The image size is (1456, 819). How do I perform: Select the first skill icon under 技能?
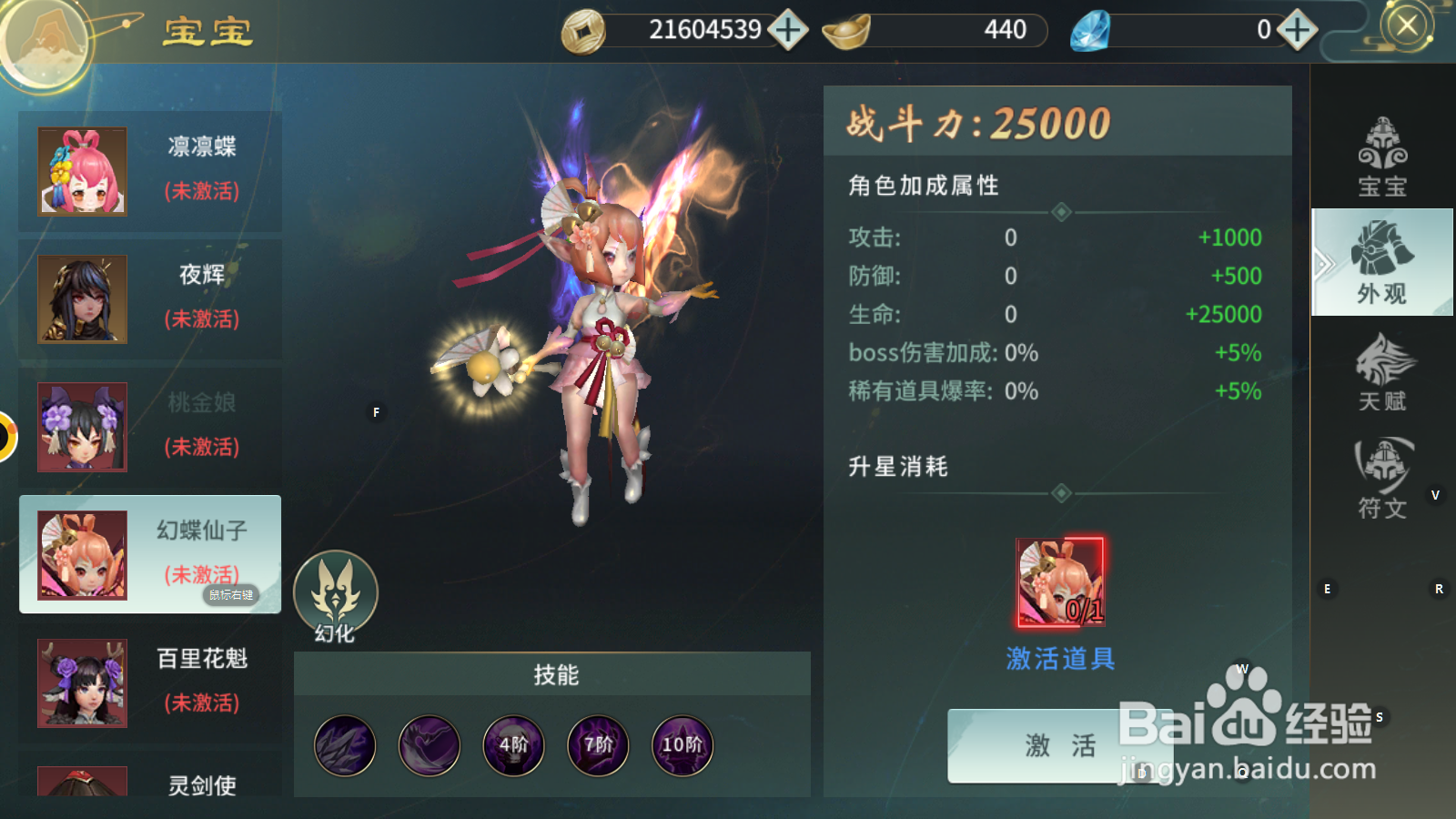point(345,745)
